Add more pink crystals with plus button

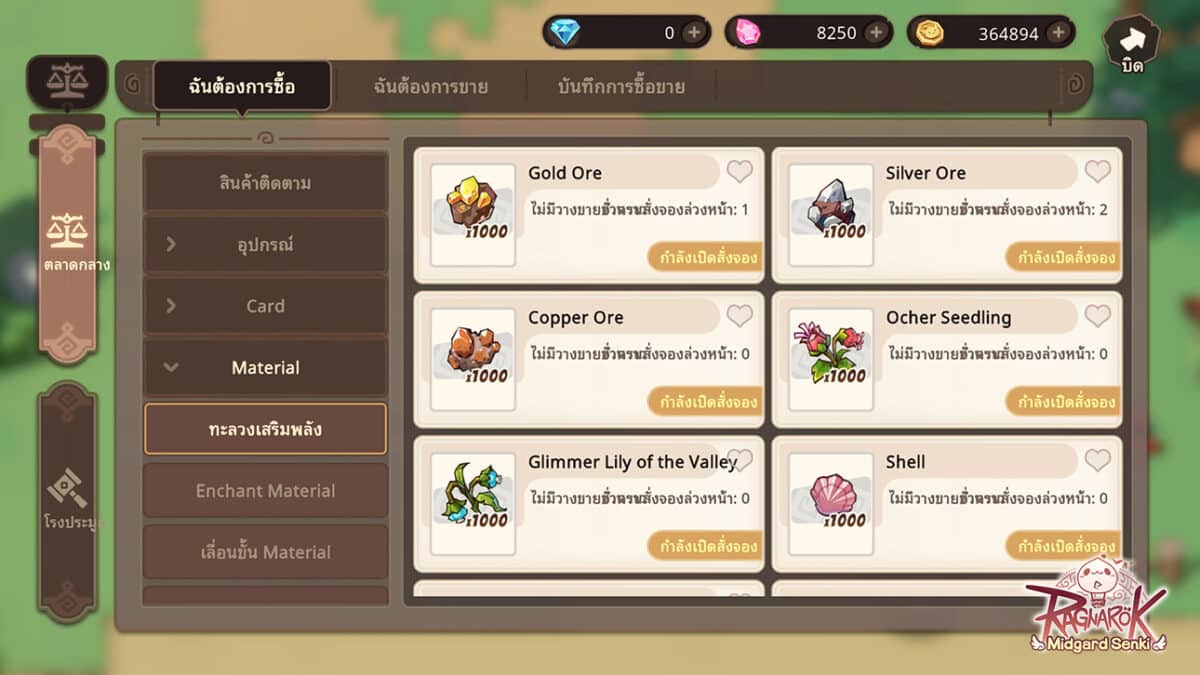(x=875, y=32)
